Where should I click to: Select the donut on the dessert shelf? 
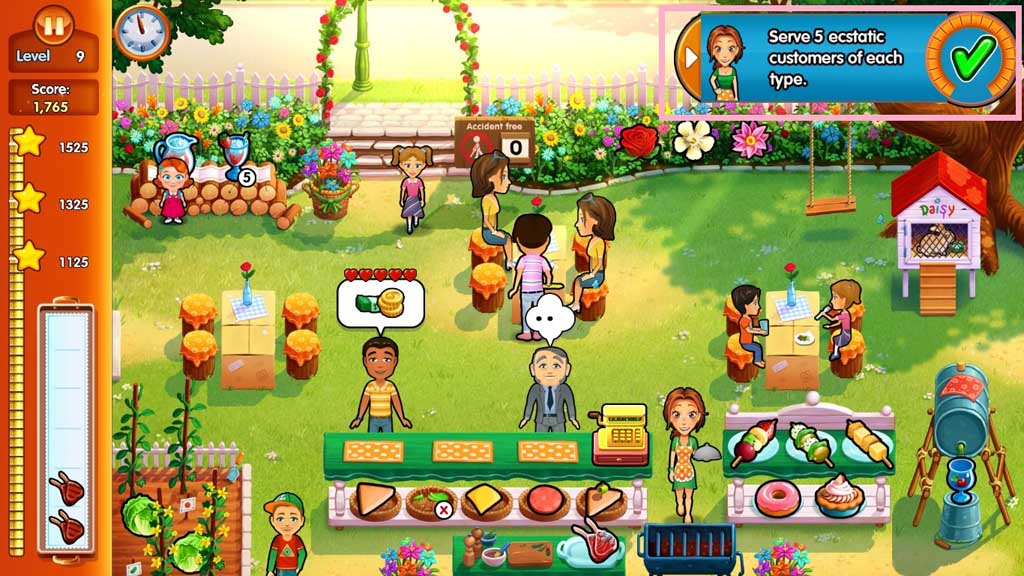(x=776, y=497)
